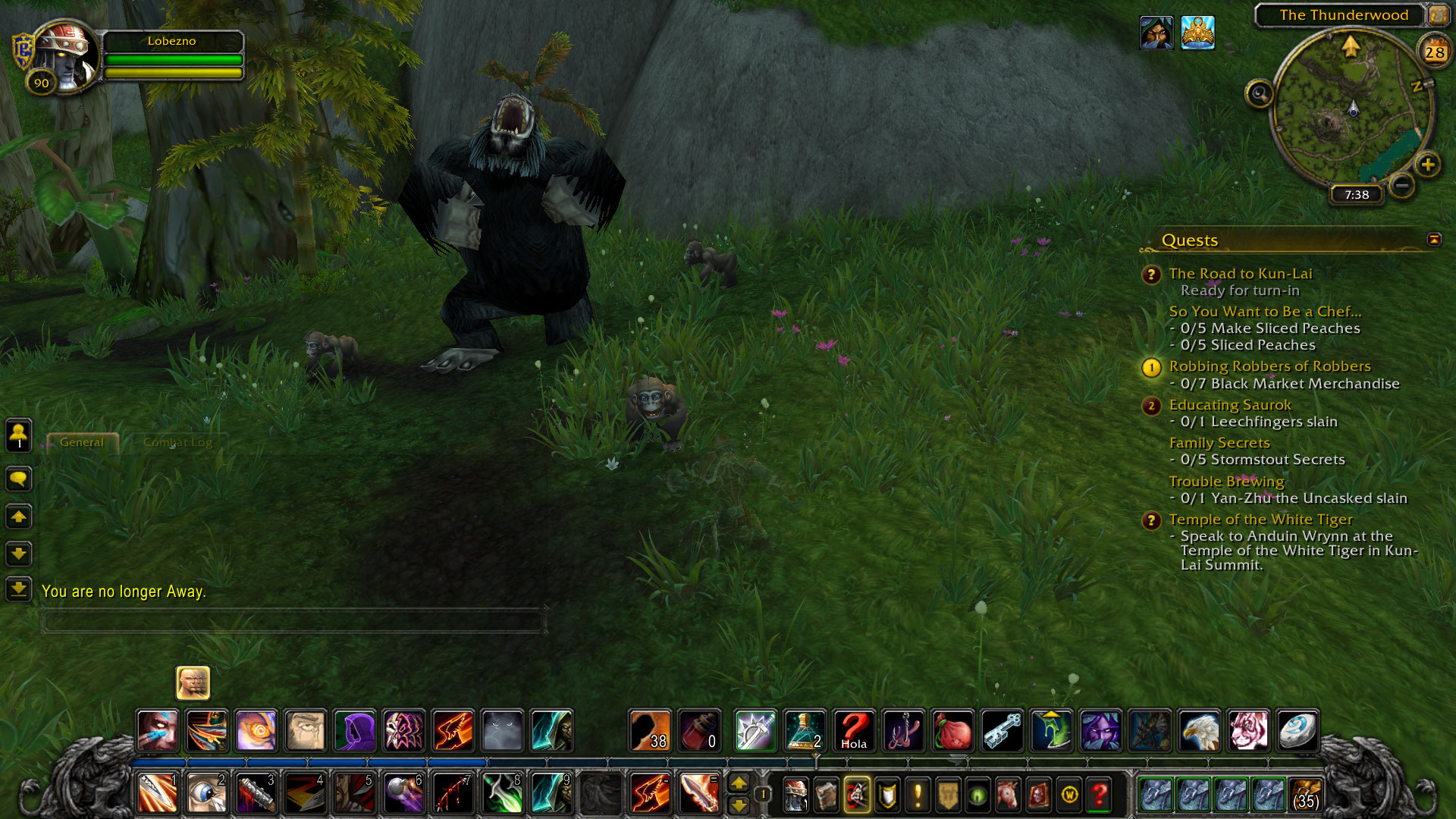Switch to the Combat Log chat tab

[x=177, y=442]
